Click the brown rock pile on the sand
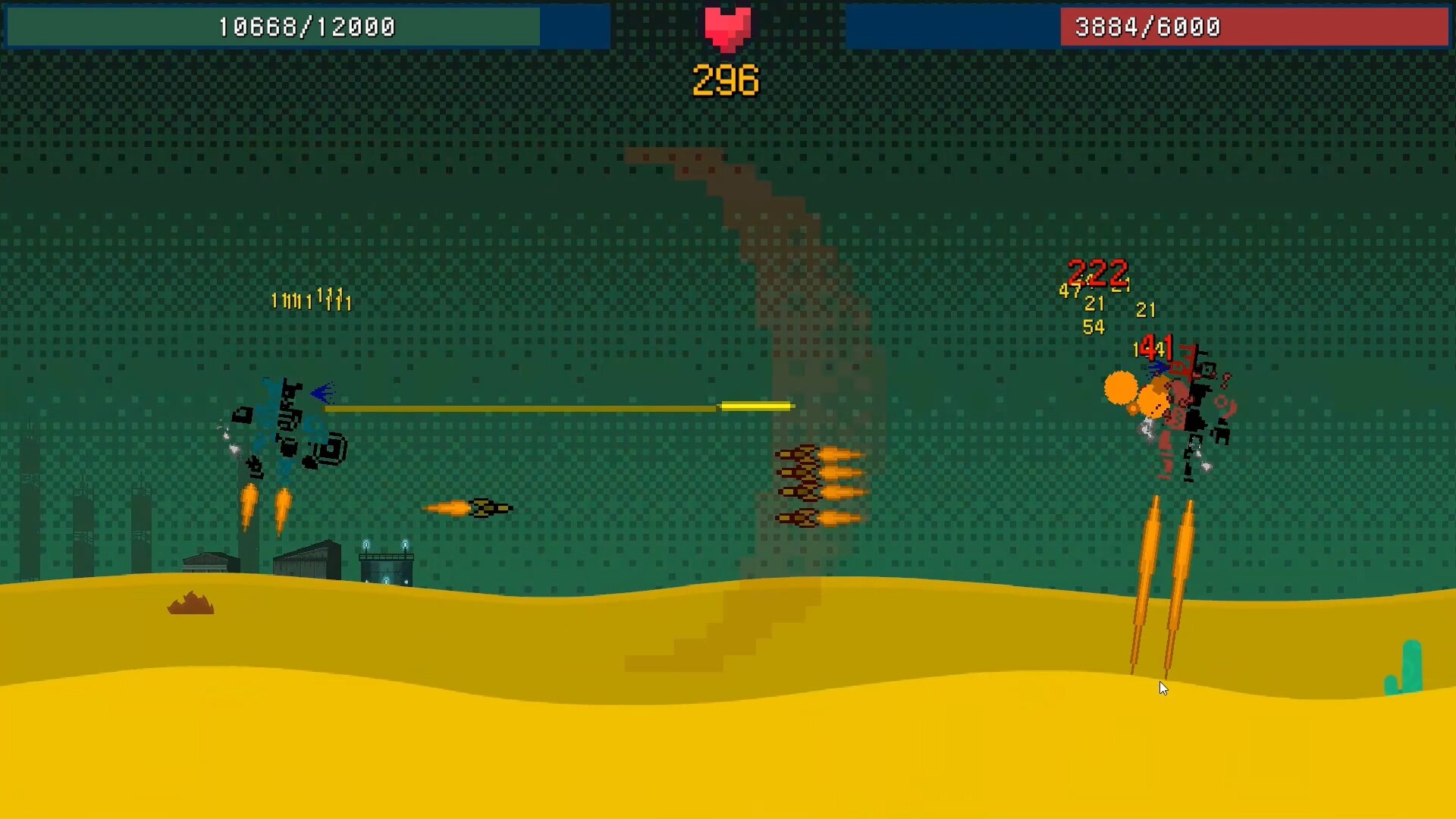Screen dimensions: 1456x819 coord(190,603)
